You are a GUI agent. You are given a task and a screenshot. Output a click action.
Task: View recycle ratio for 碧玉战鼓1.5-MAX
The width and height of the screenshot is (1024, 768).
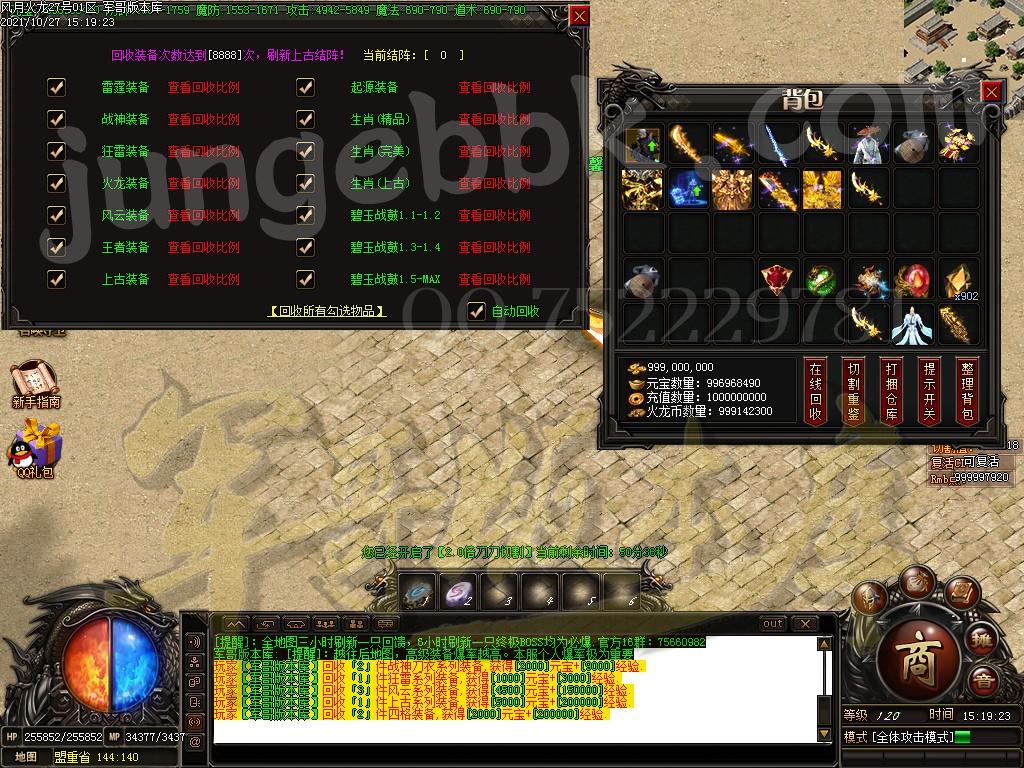[494, 279]
